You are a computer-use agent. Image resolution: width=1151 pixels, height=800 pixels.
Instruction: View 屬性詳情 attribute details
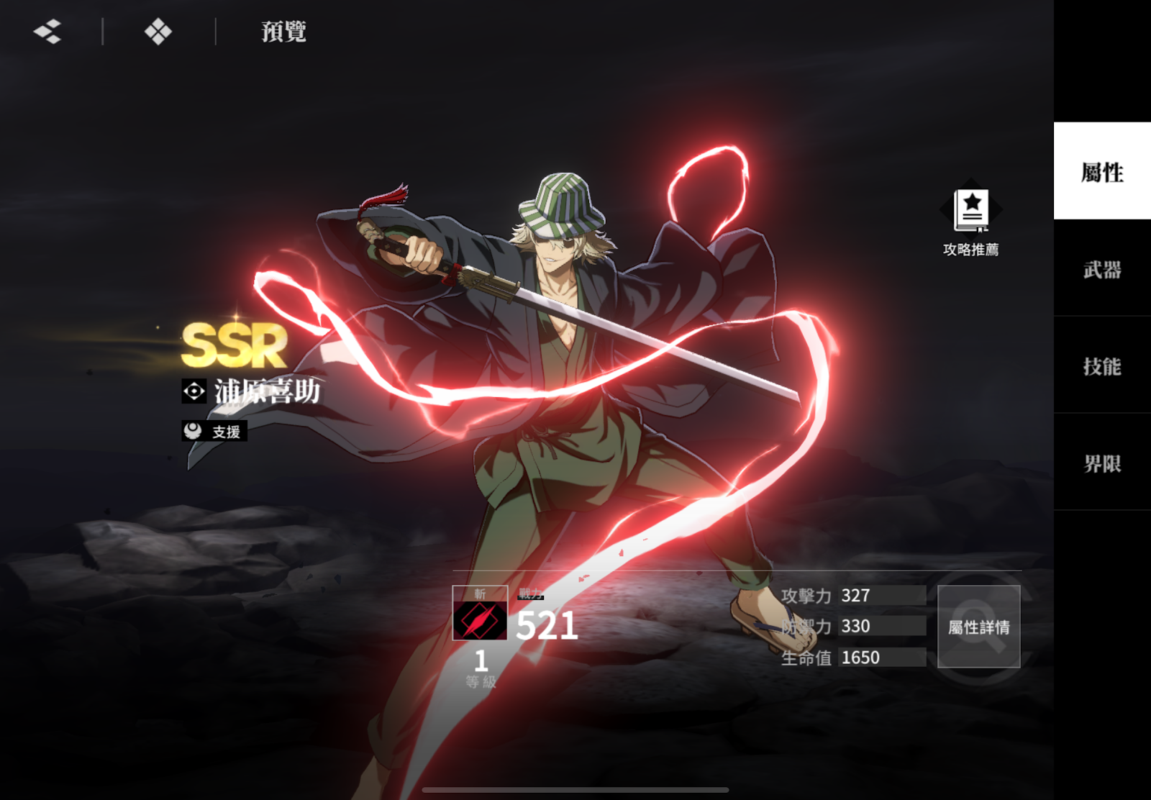[978, 627]
